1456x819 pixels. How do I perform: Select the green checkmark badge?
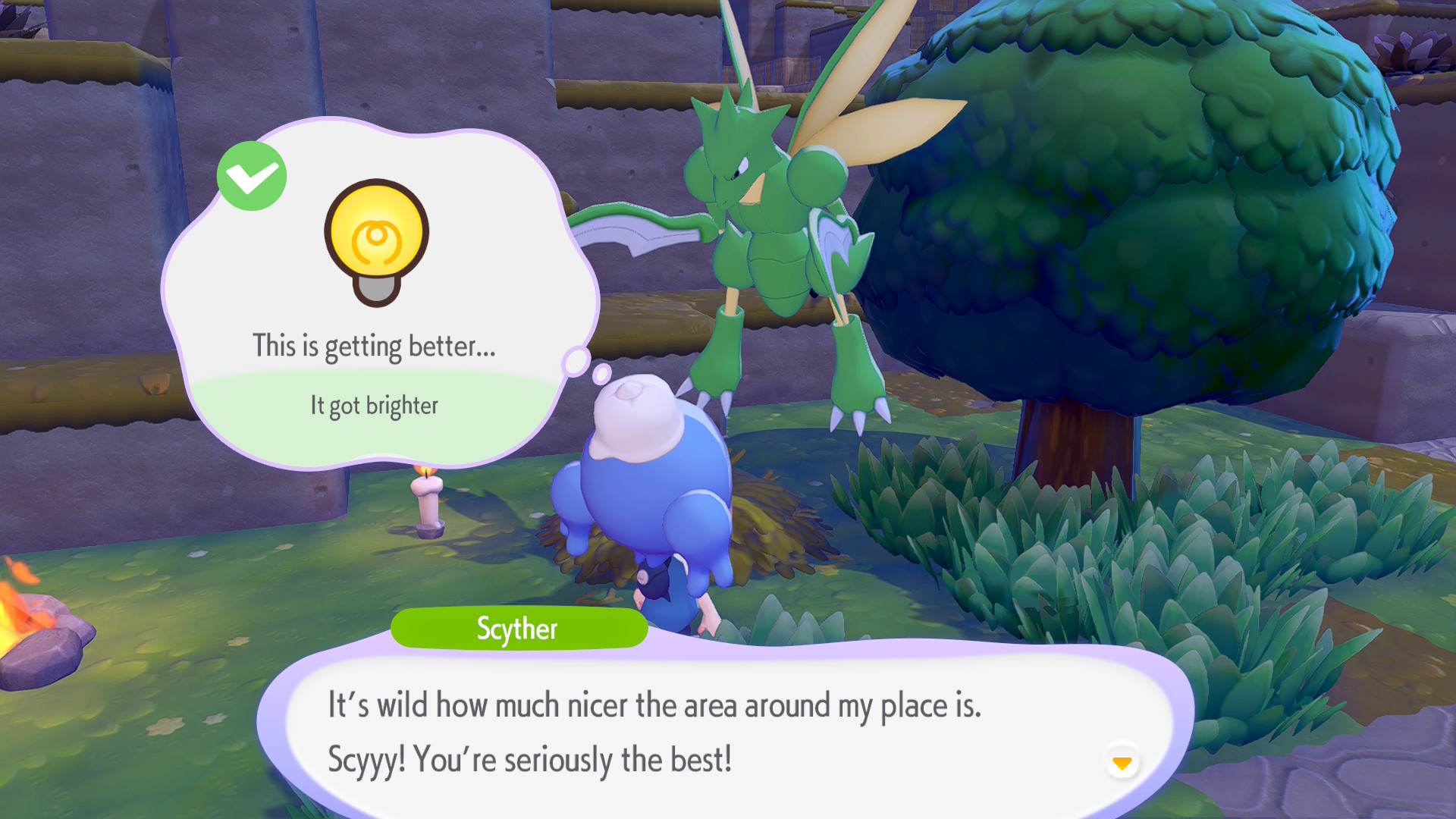tap(252, 177)
